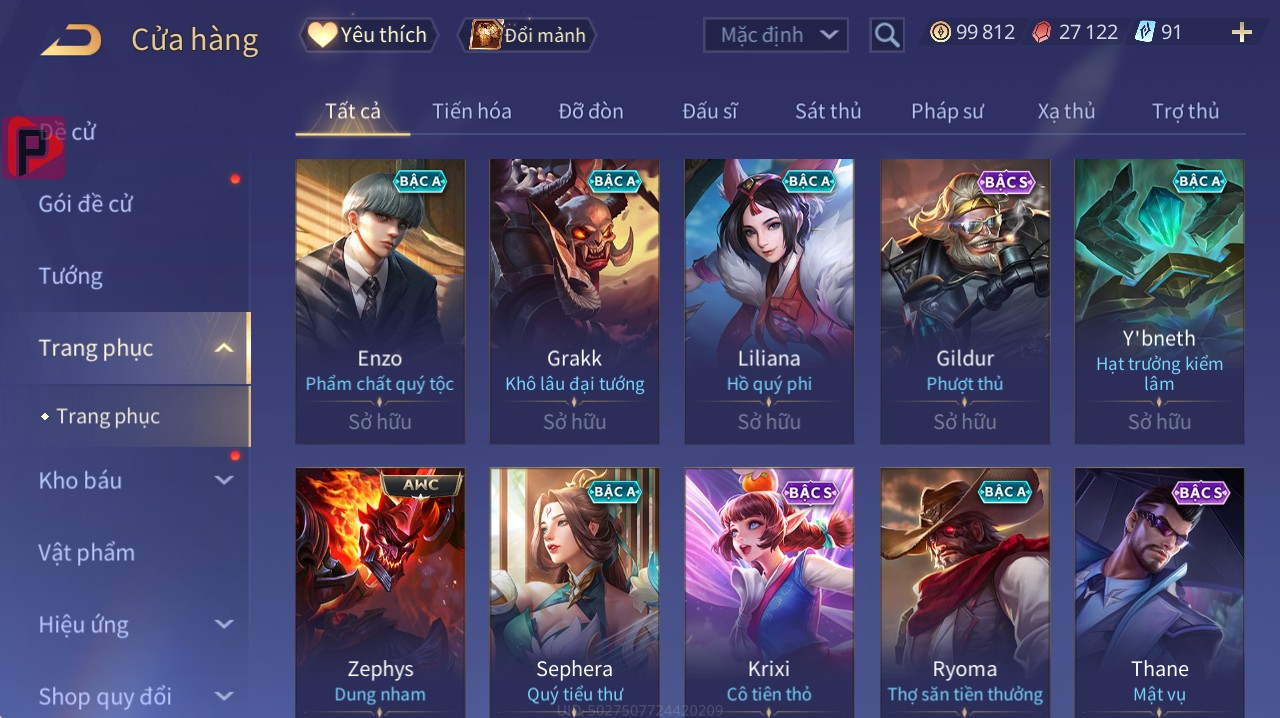The width and height of the screenshot is (1280, 718).
Task: Select Enzo's Phẩm chất quý tộc skin
Action: 380,300
